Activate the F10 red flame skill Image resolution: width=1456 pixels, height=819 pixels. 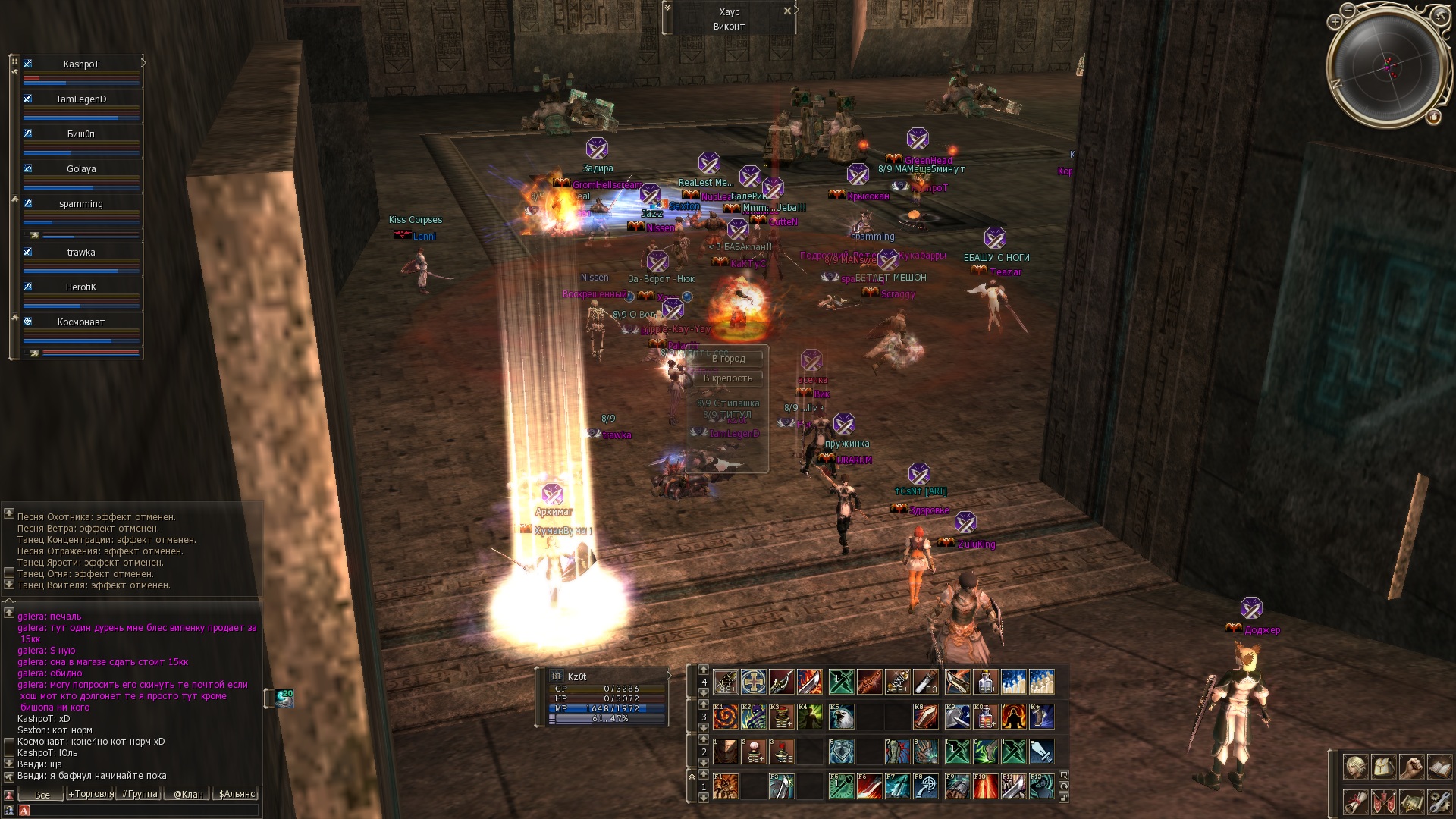coord(985,786)
